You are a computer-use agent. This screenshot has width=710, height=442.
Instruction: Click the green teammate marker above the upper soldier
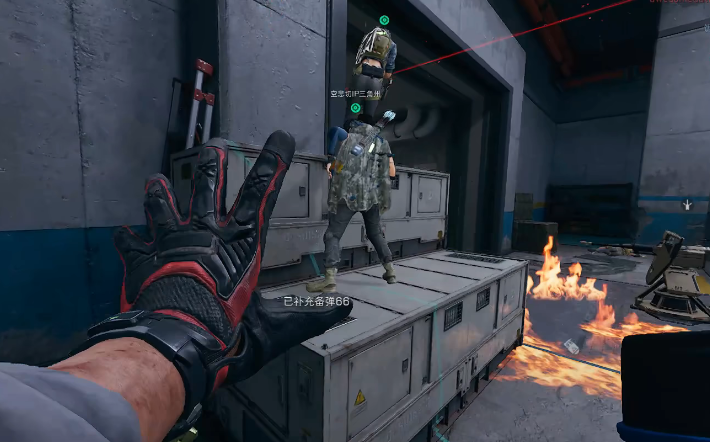pos(384,20)
